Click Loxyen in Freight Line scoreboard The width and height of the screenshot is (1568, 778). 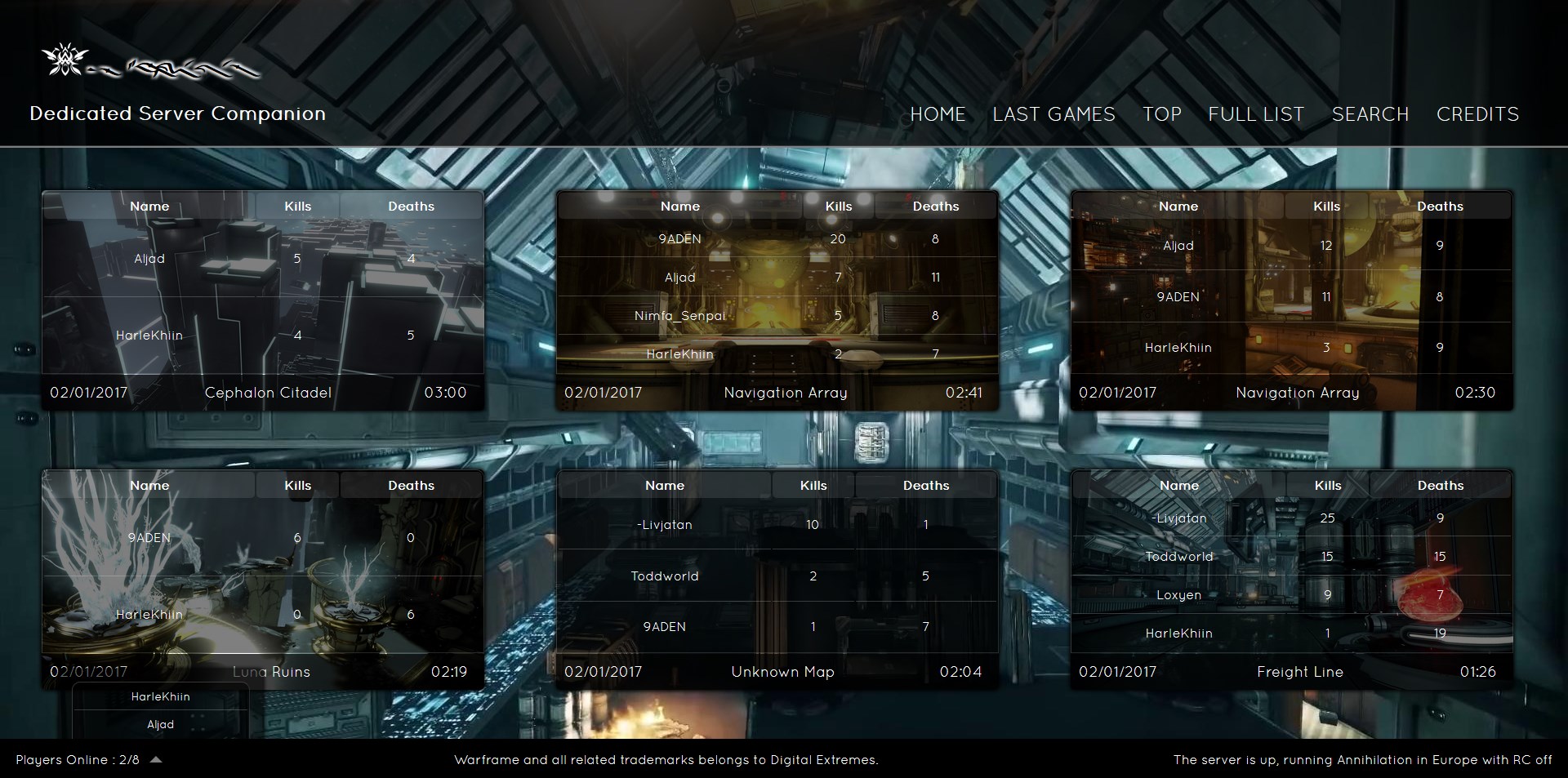[x=1178, y=595]
